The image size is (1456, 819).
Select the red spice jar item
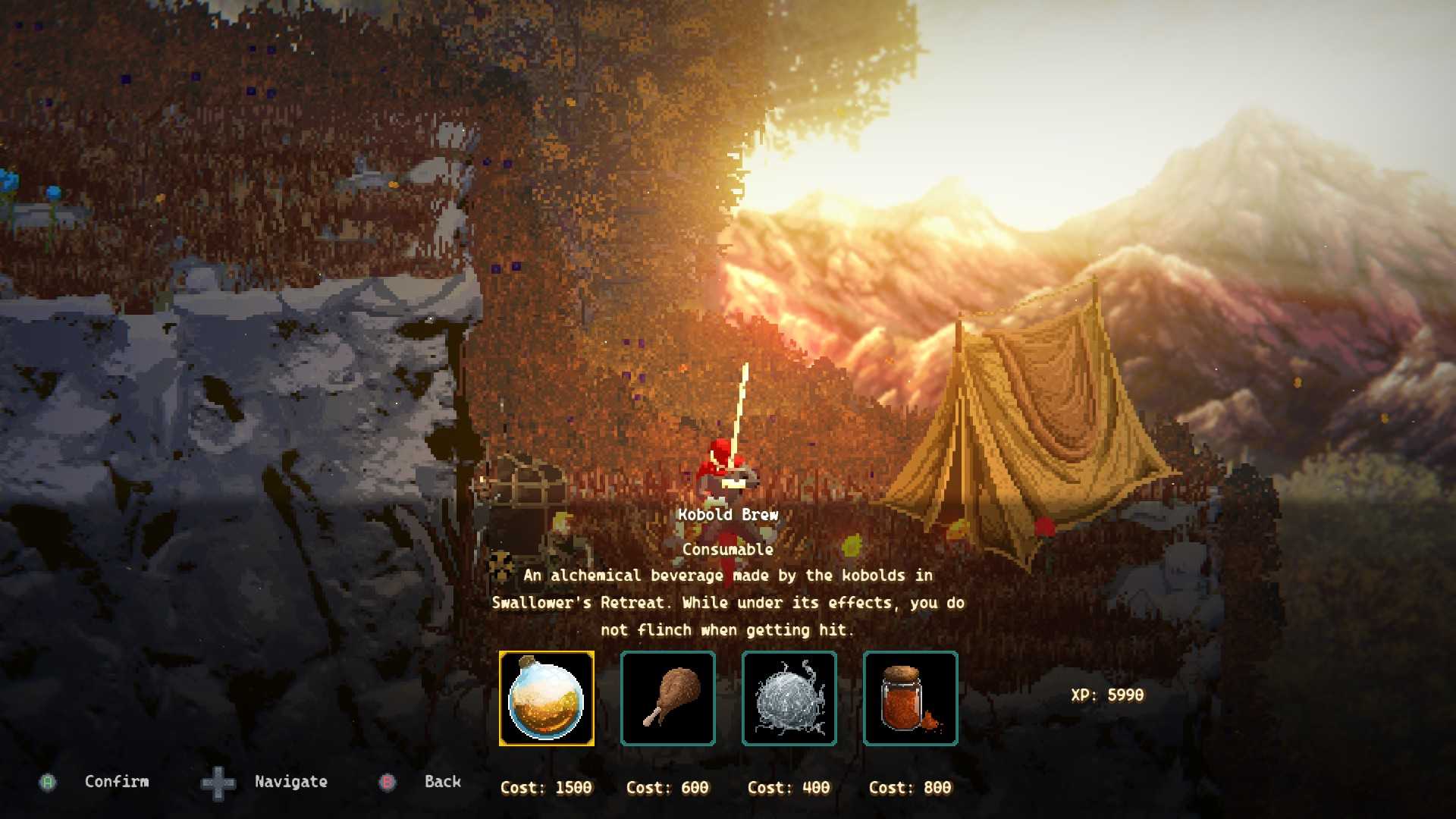[910, 698]
